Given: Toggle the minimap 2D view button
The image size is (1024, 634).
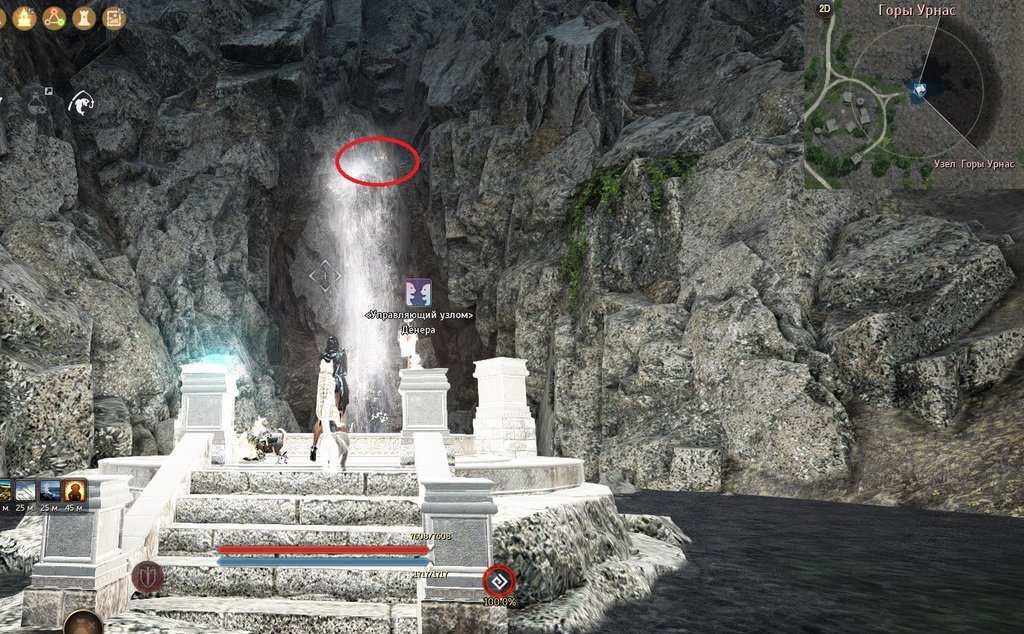Looking at the screenshot, I should [x=825, y=9].
